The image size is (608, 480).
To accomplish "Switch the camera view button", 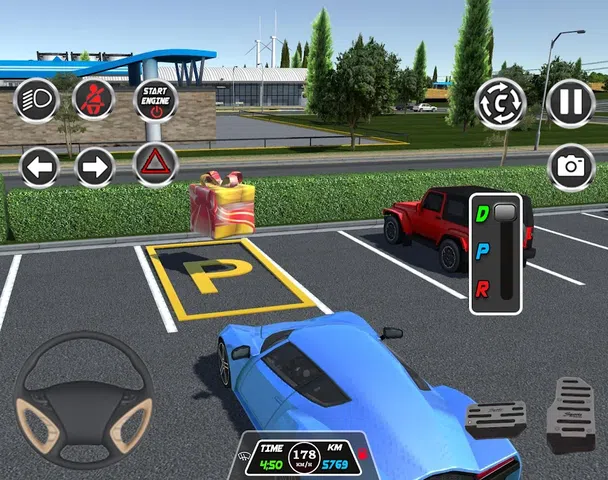I will (500, 103).
